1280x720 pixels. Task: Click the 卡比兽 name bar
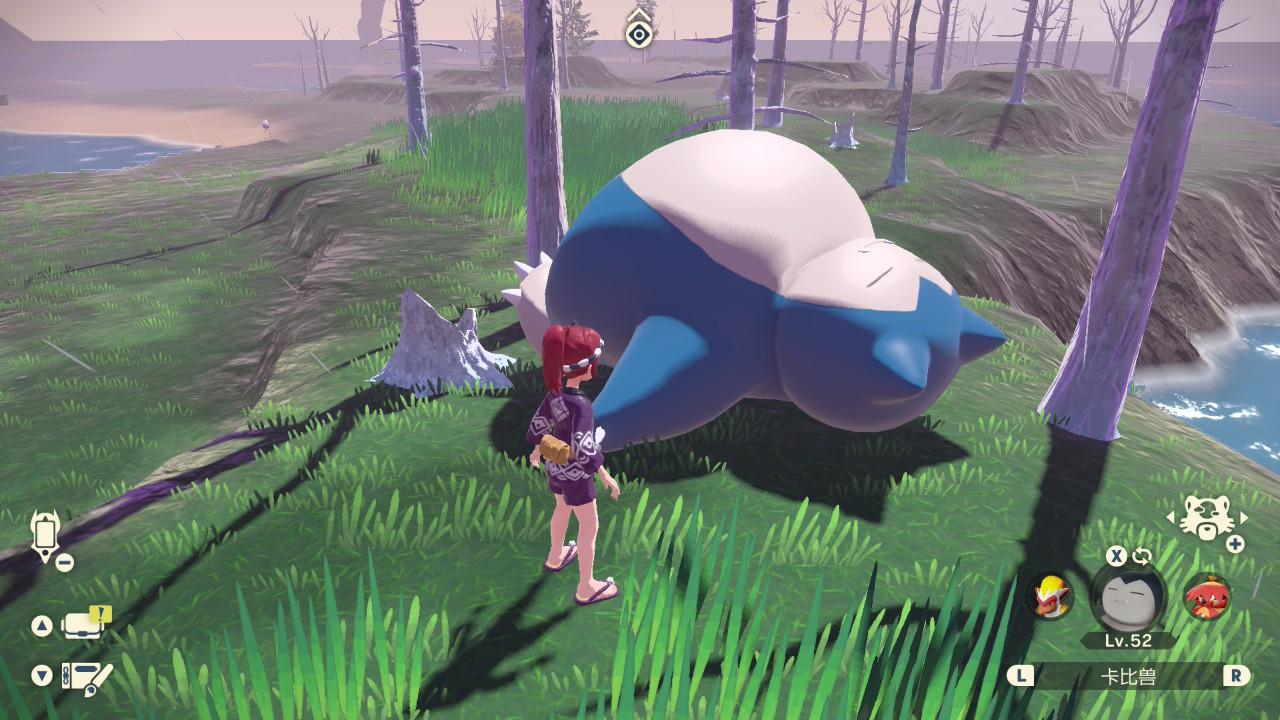pos(1128,676)
